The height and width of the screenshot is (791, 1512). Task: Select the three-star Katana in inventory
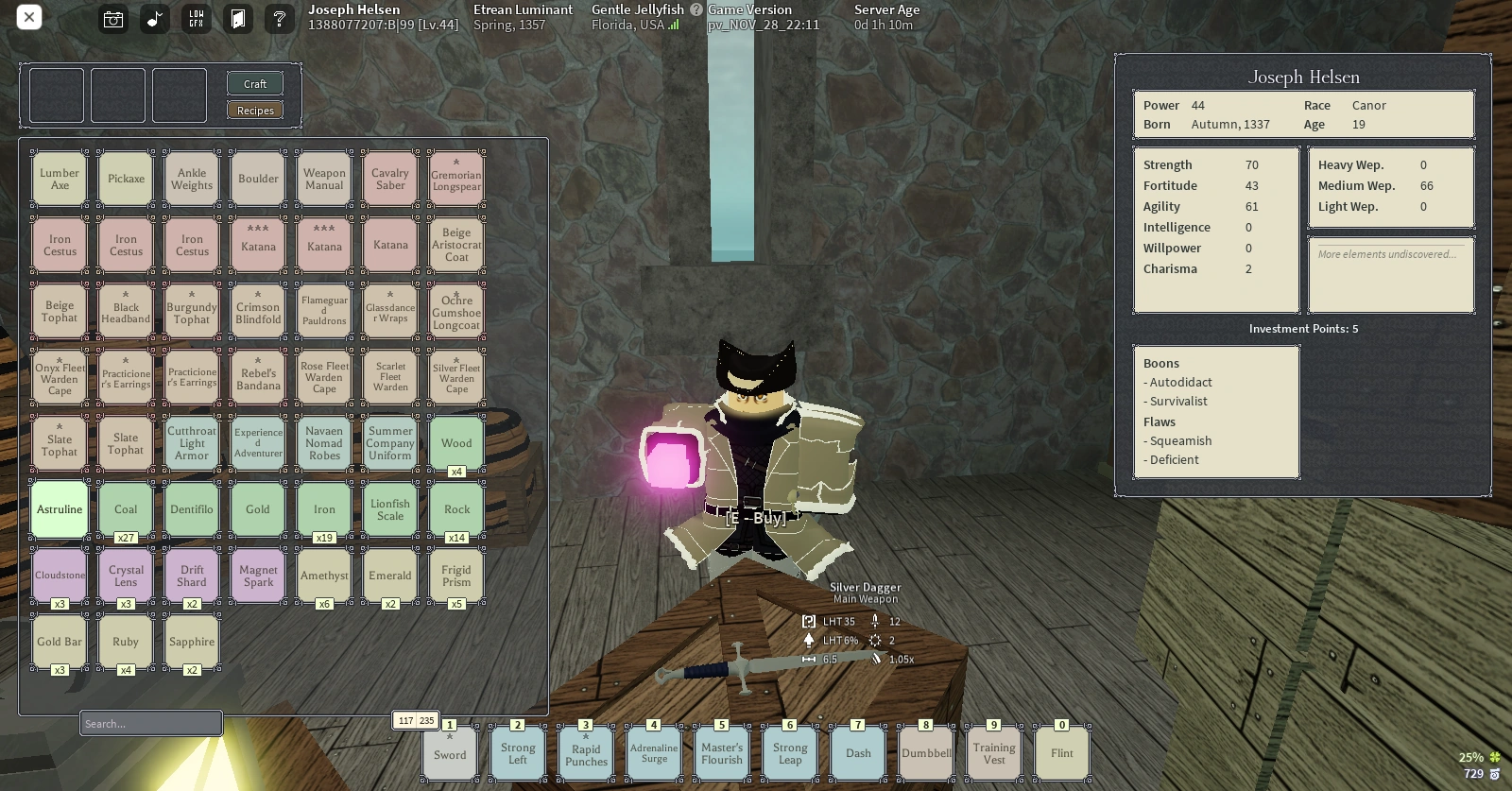pyautogui.click(x=257, y=244)
